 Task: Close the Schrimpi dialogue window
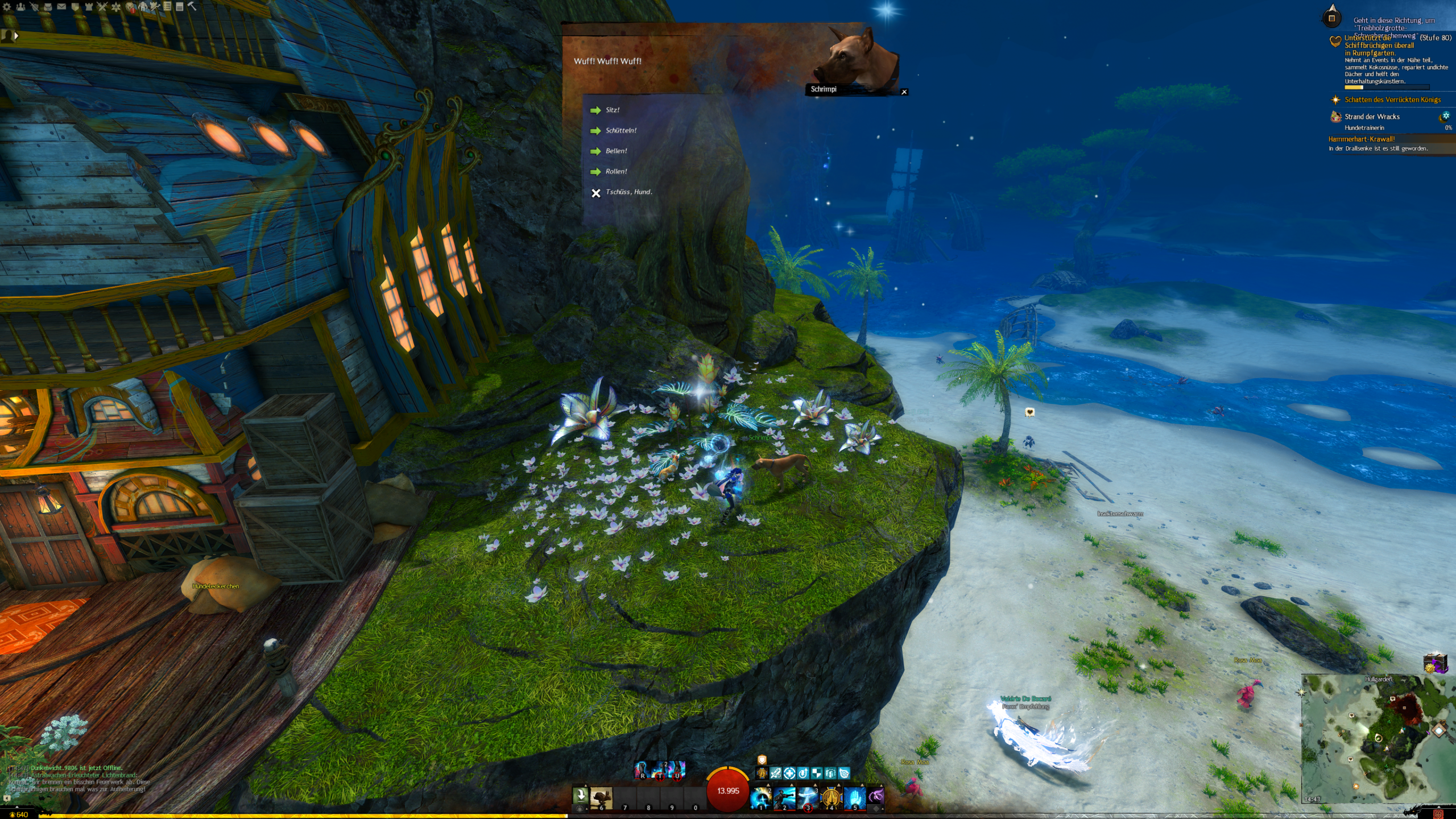tap(904, 92)
